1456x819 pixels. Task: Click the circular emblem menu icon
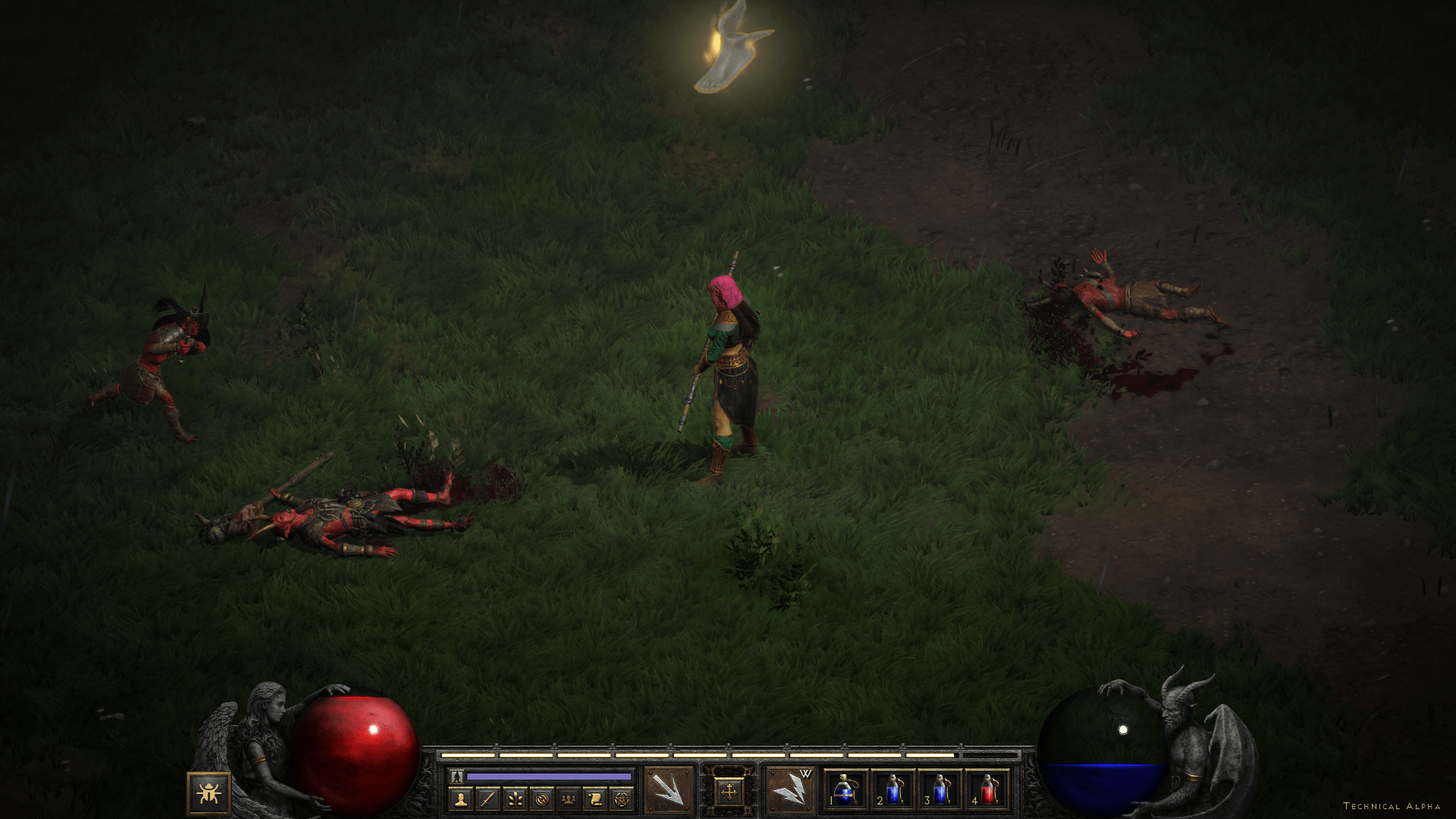click(541, 799)
